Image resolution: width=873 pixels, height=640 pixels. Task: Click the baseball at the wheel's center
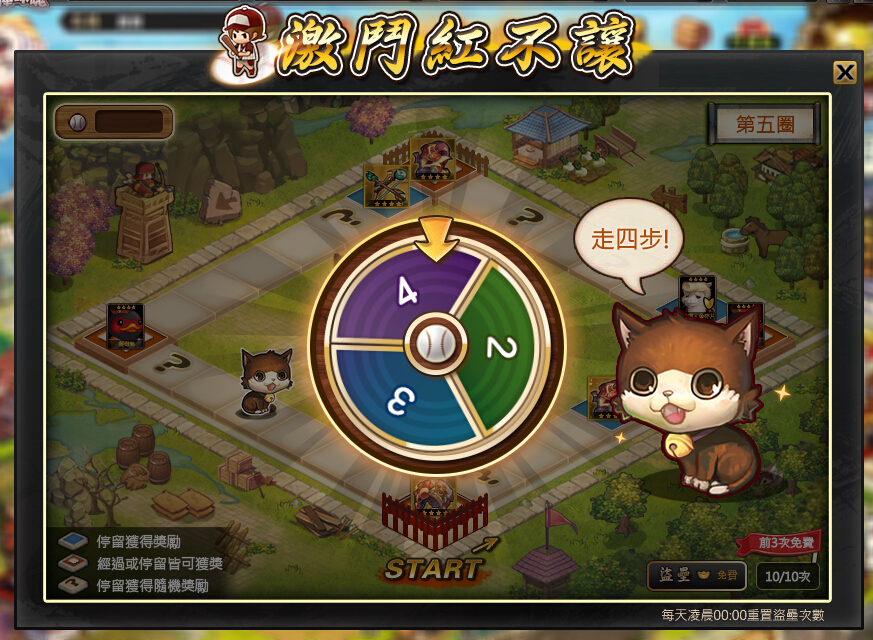coord(436,344)
